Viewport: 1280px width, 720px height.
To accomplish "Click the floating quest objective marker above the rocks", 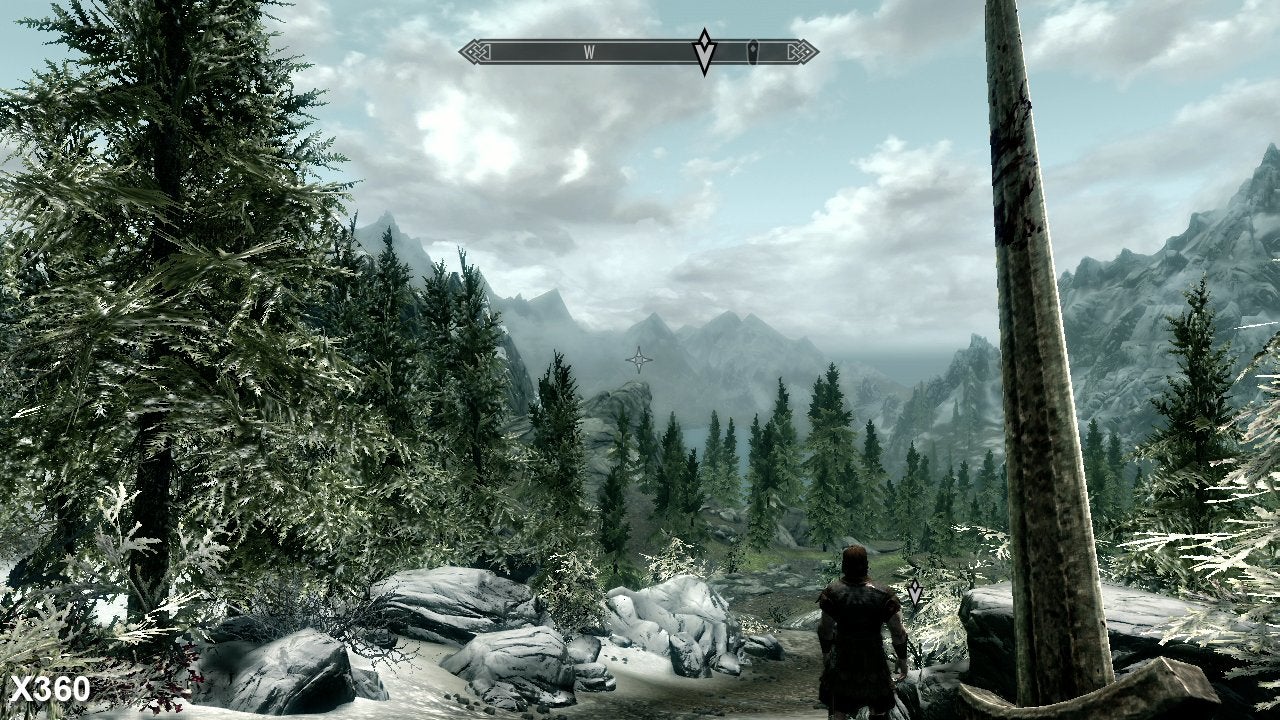I will point(915,592).
